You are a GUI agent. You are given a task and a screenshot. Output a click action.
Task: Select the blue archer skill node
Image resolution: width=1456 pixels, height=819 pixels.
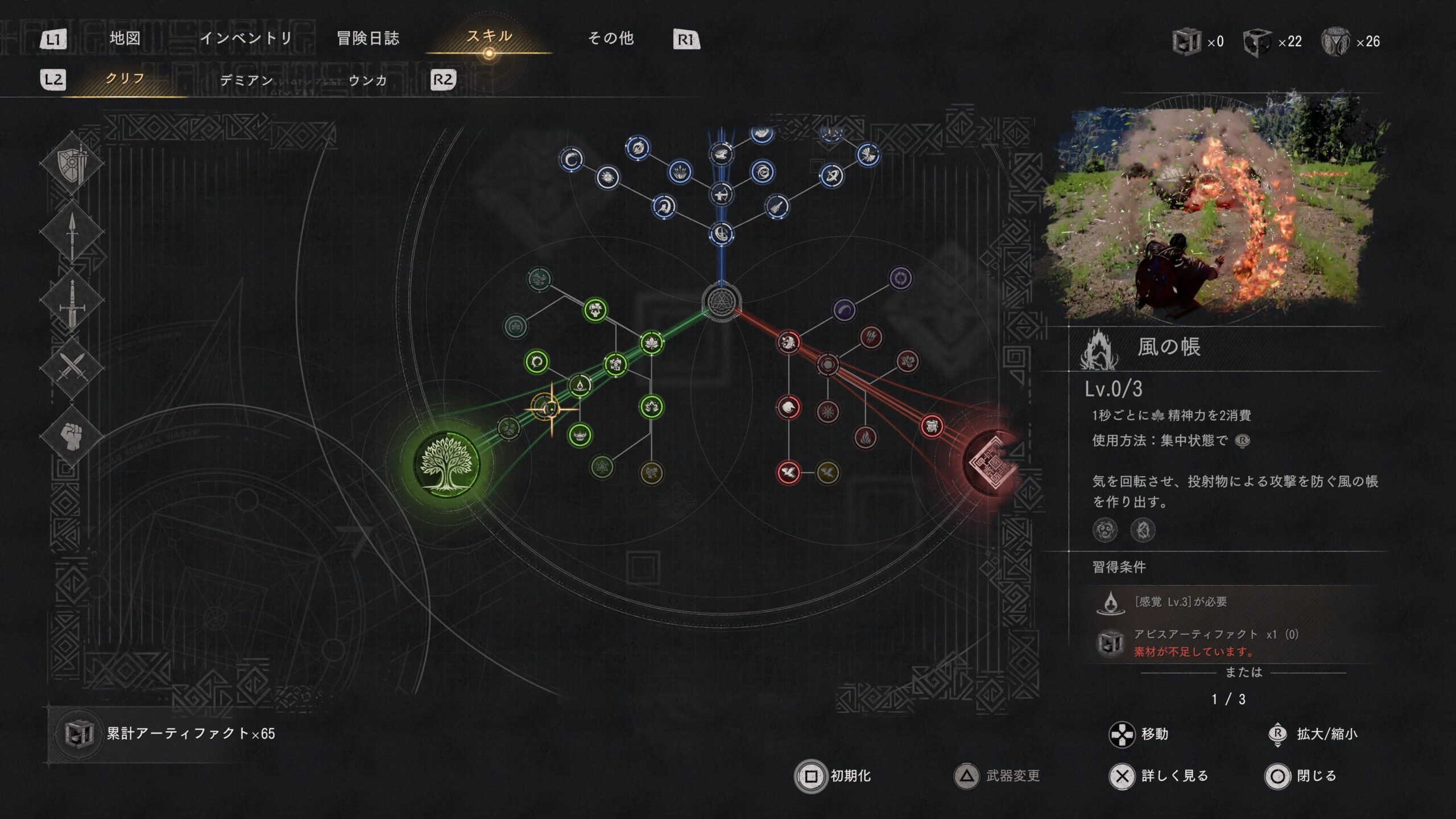pos(722,195)
